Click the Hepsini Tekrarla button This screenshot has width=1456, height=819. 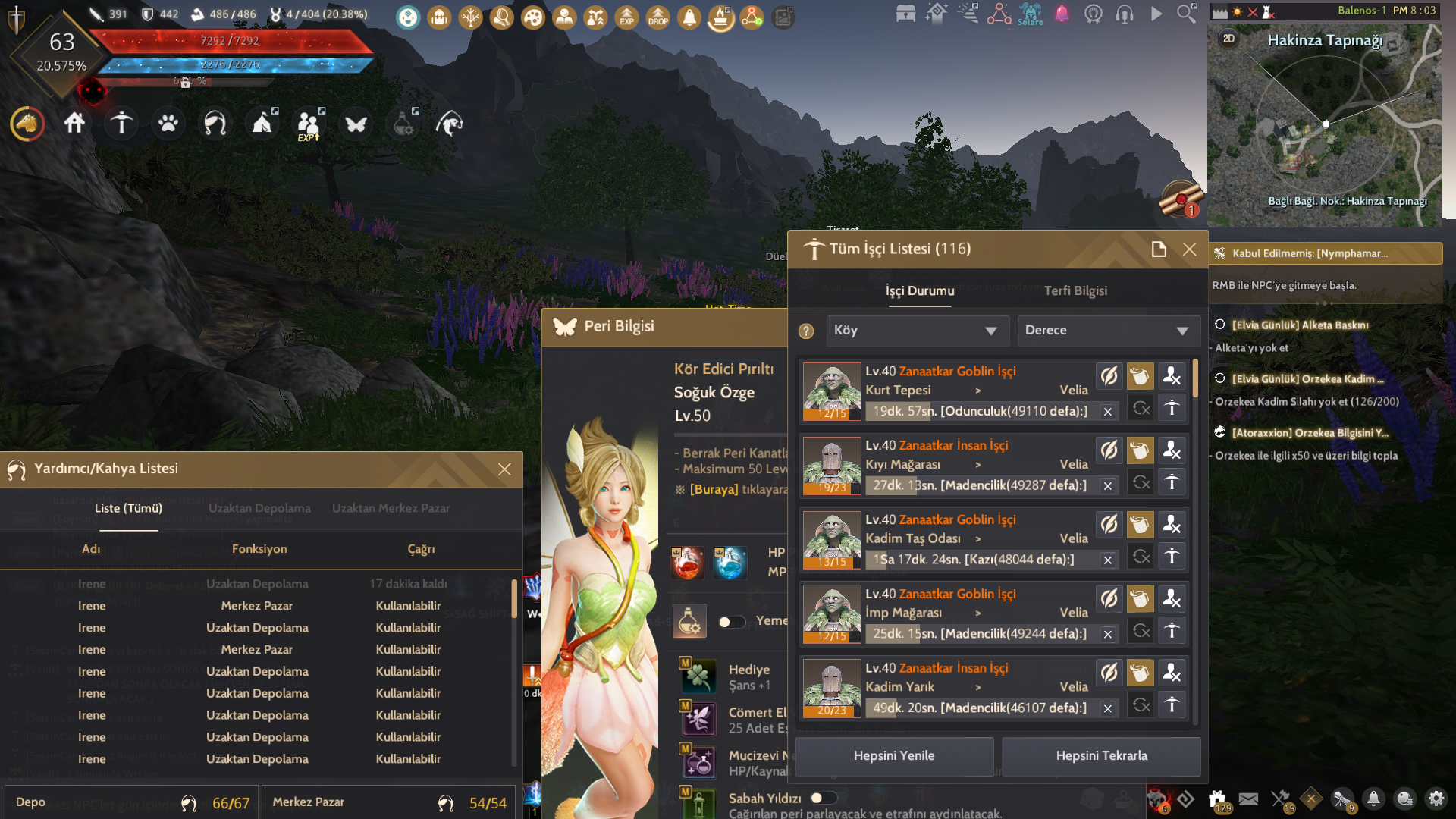[x=1101, y=756]
